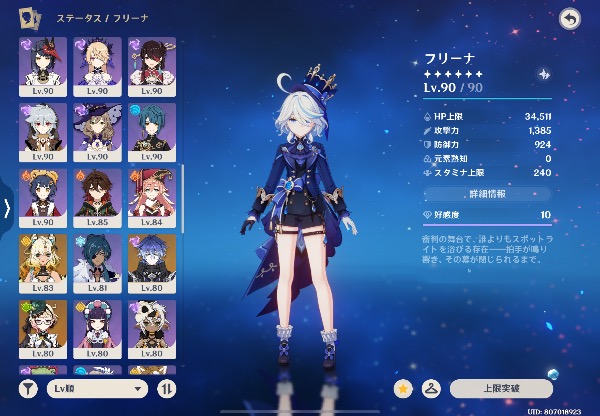Open the character filter funnel

(29, 388)
